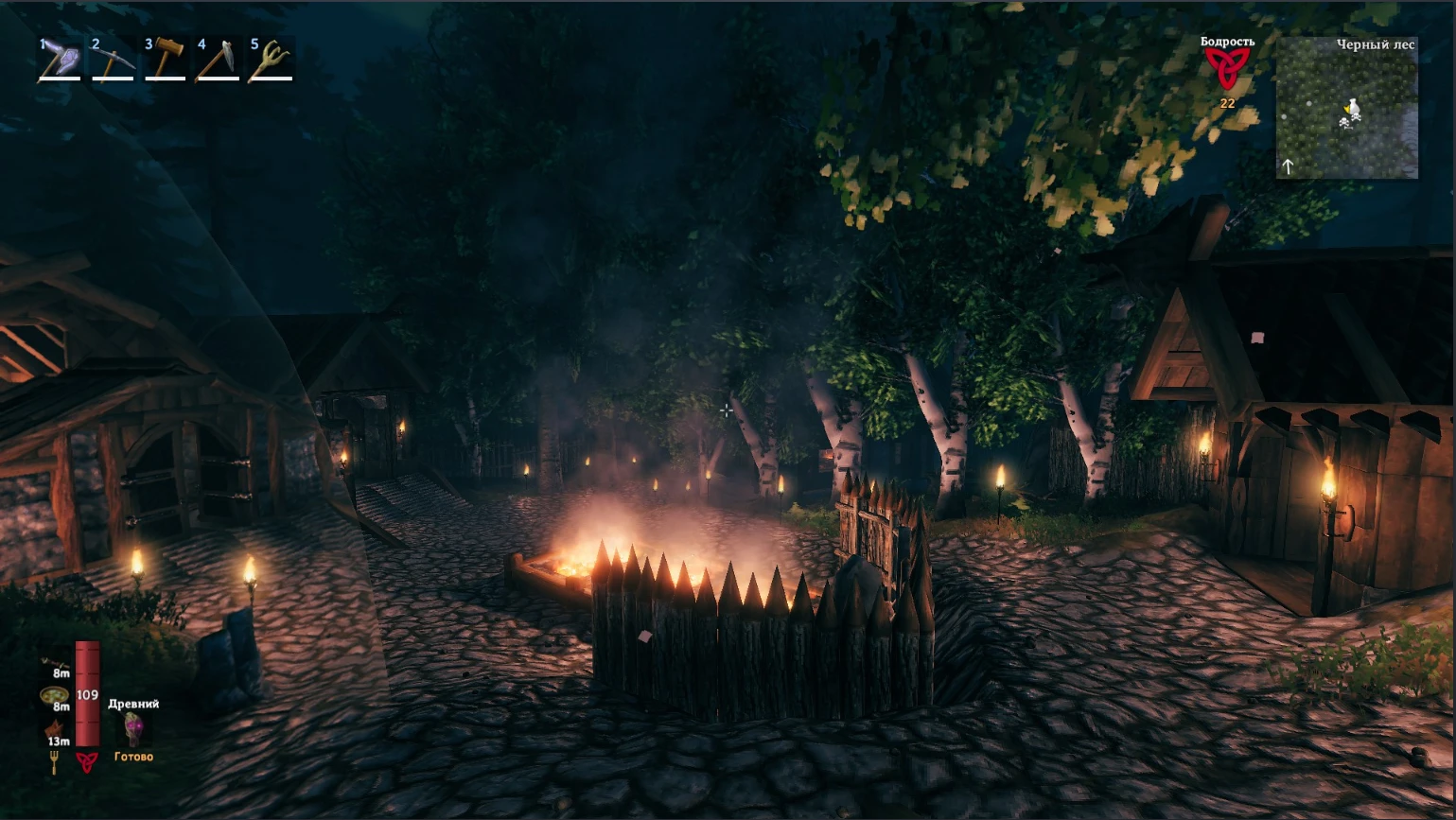Viewport: 1456px width, 820px height.
Task: Click the red Valknut icon under Бодрость
Action: click(x=1229, y=68)
